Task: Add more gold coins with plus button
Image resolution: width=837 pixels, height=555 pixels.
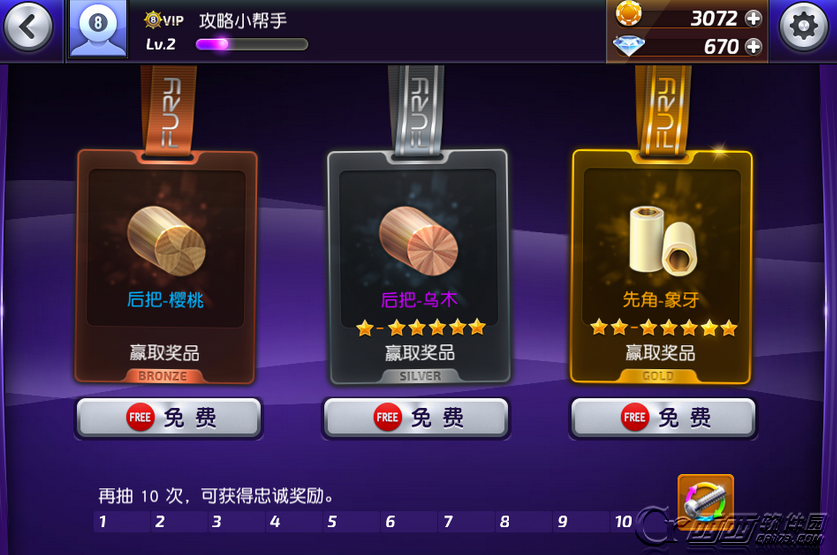Action: 753,18
